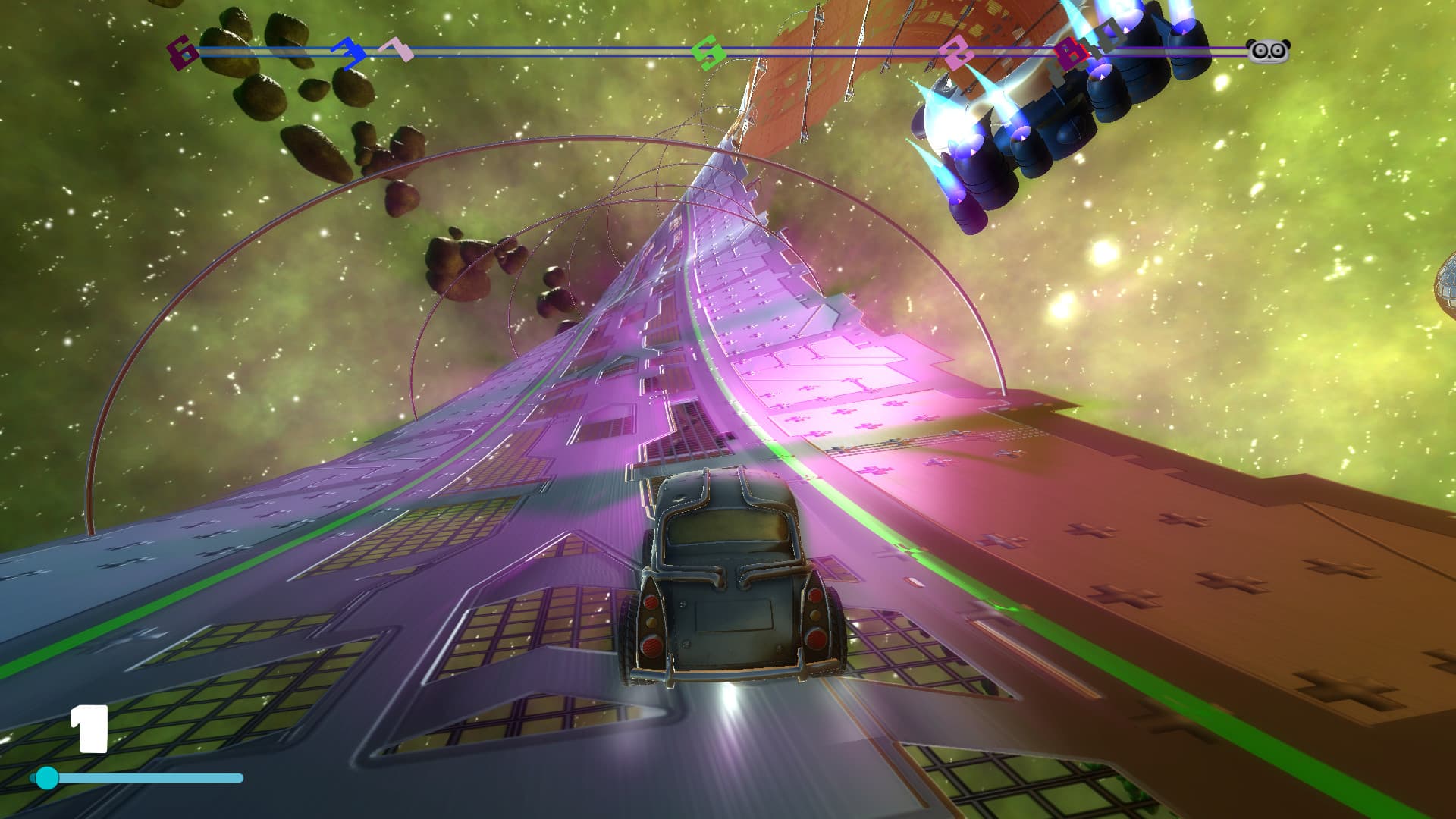Select the magenta number 8 marker
The height and width of the screenshot is (819, 1456).
1072,53
